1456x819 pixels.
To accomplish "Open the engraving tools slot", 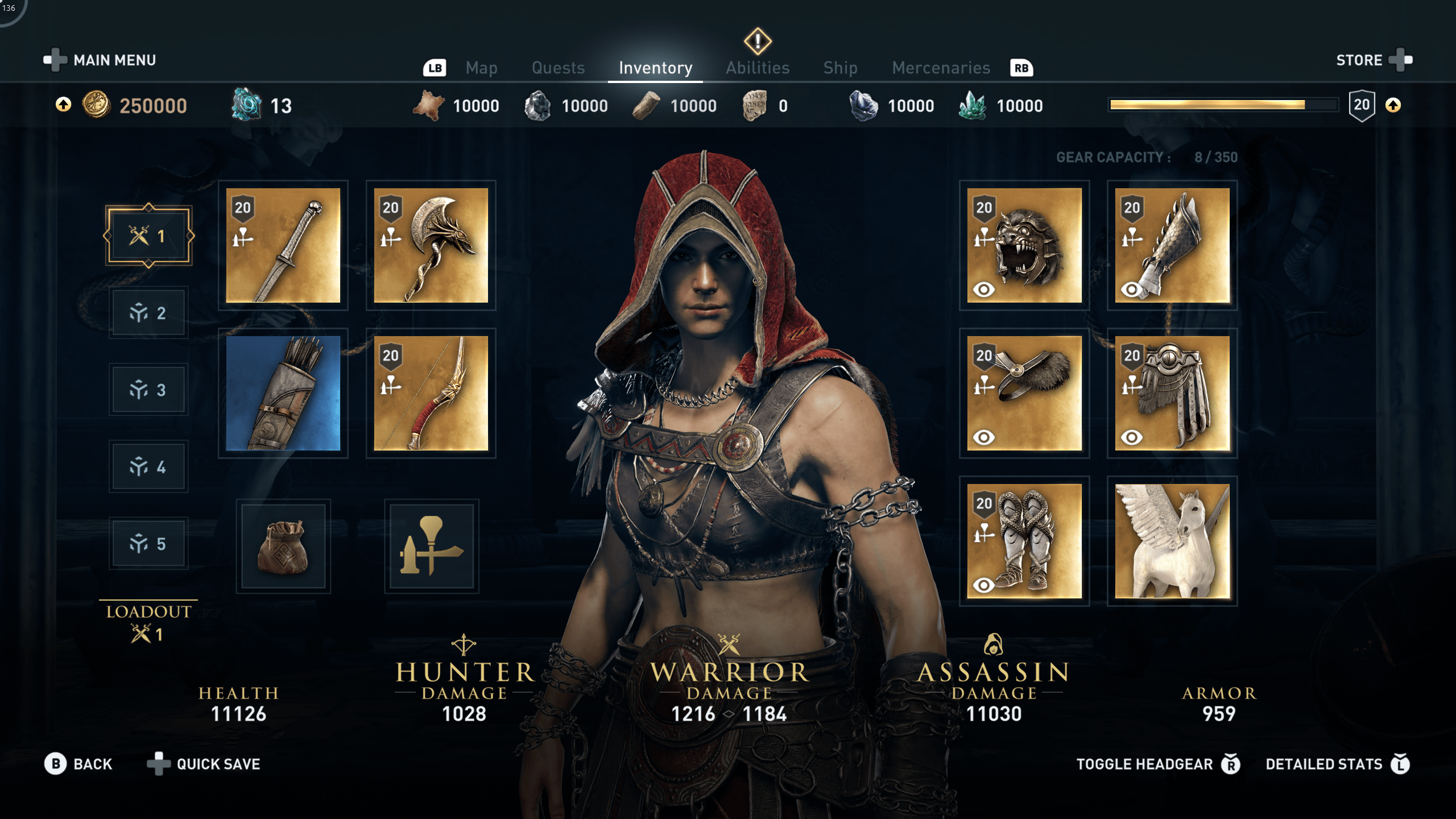I will [x=431, y=546].
